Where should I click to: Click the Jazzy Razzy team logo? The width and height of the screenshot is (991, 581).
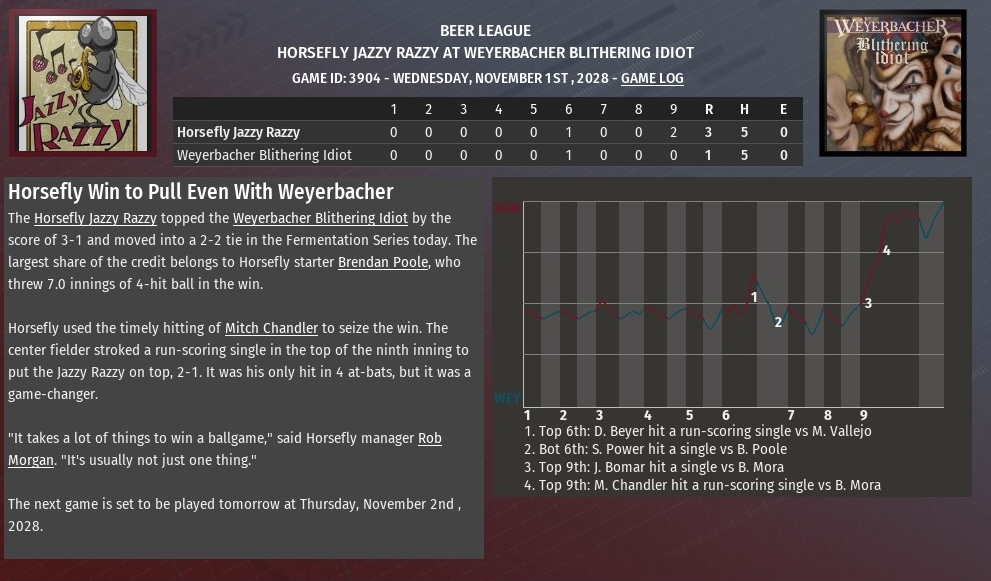[83, 84]
